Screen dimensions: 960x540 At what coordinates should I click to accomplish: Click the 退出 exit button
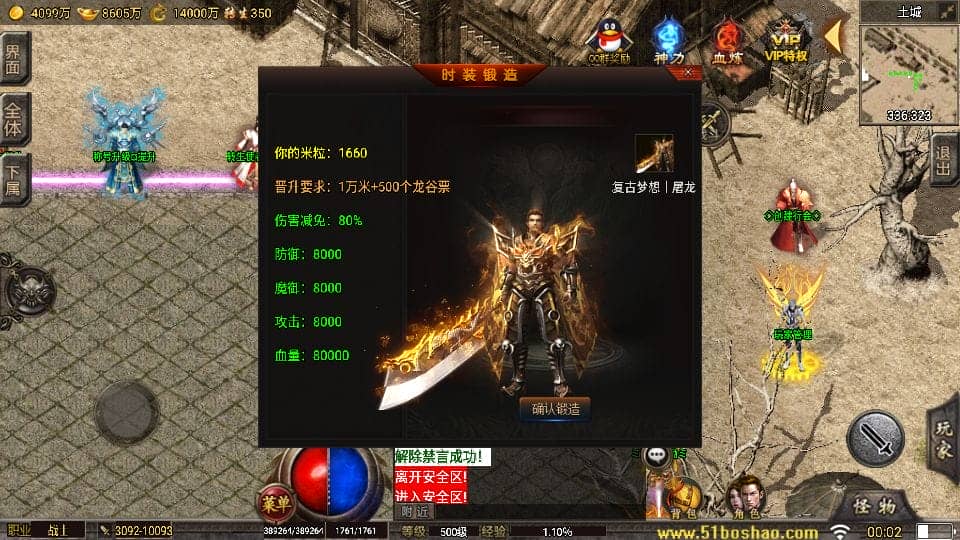[x=943, y=160]
